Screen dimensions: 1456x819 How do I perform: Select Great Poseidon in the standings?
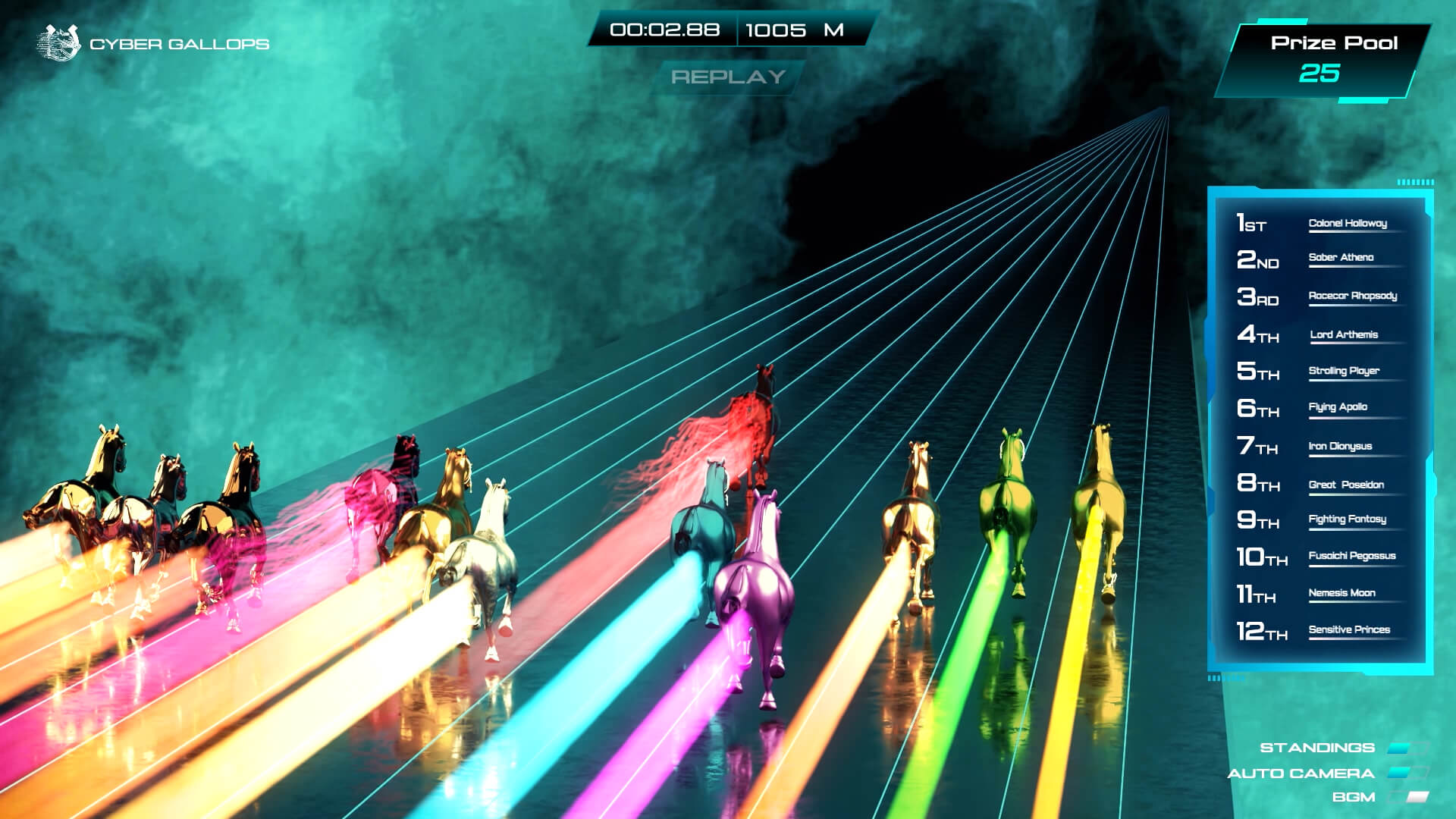(x=1346, y=485)
